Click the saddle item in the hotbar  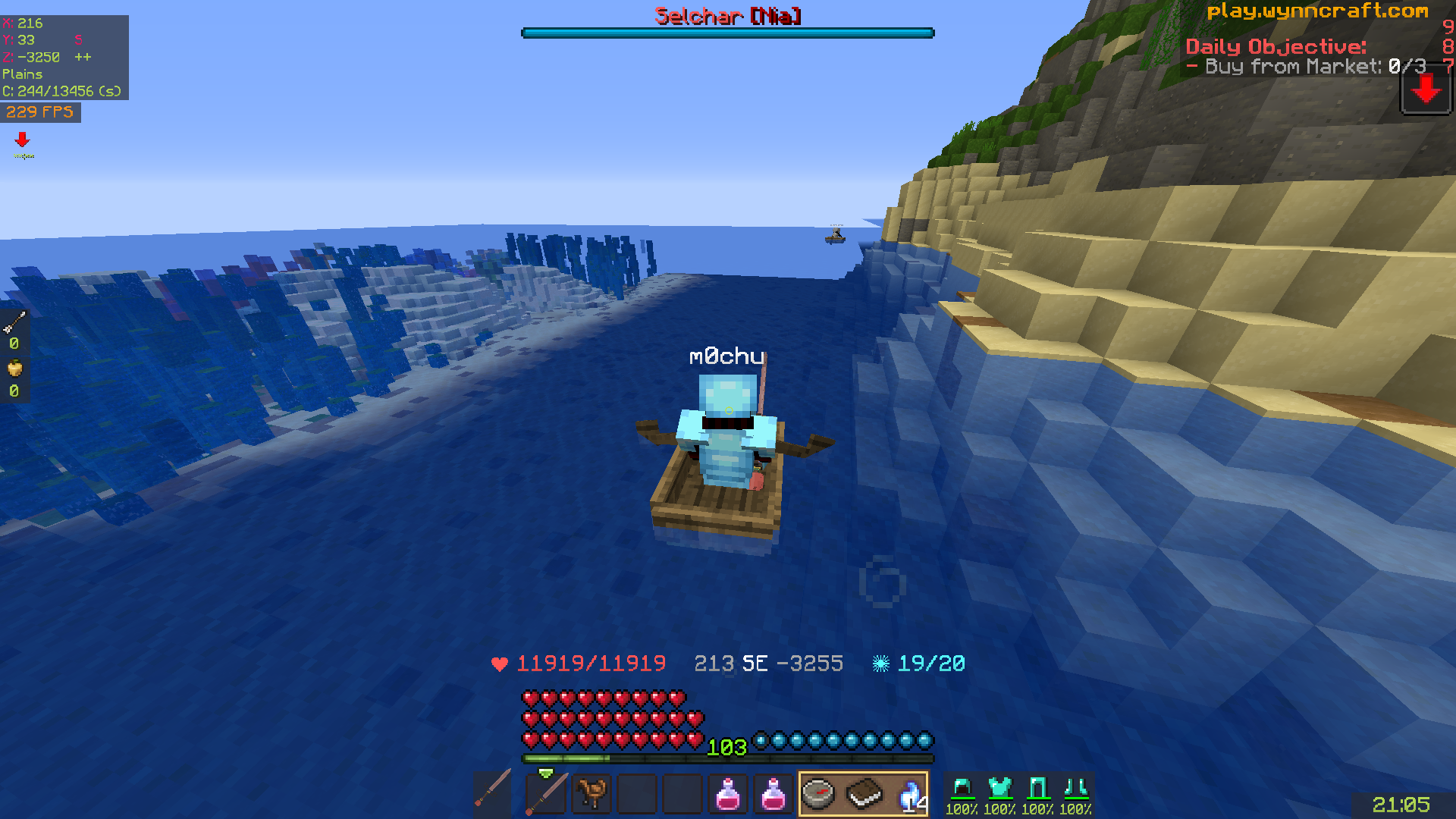[592, 793]
